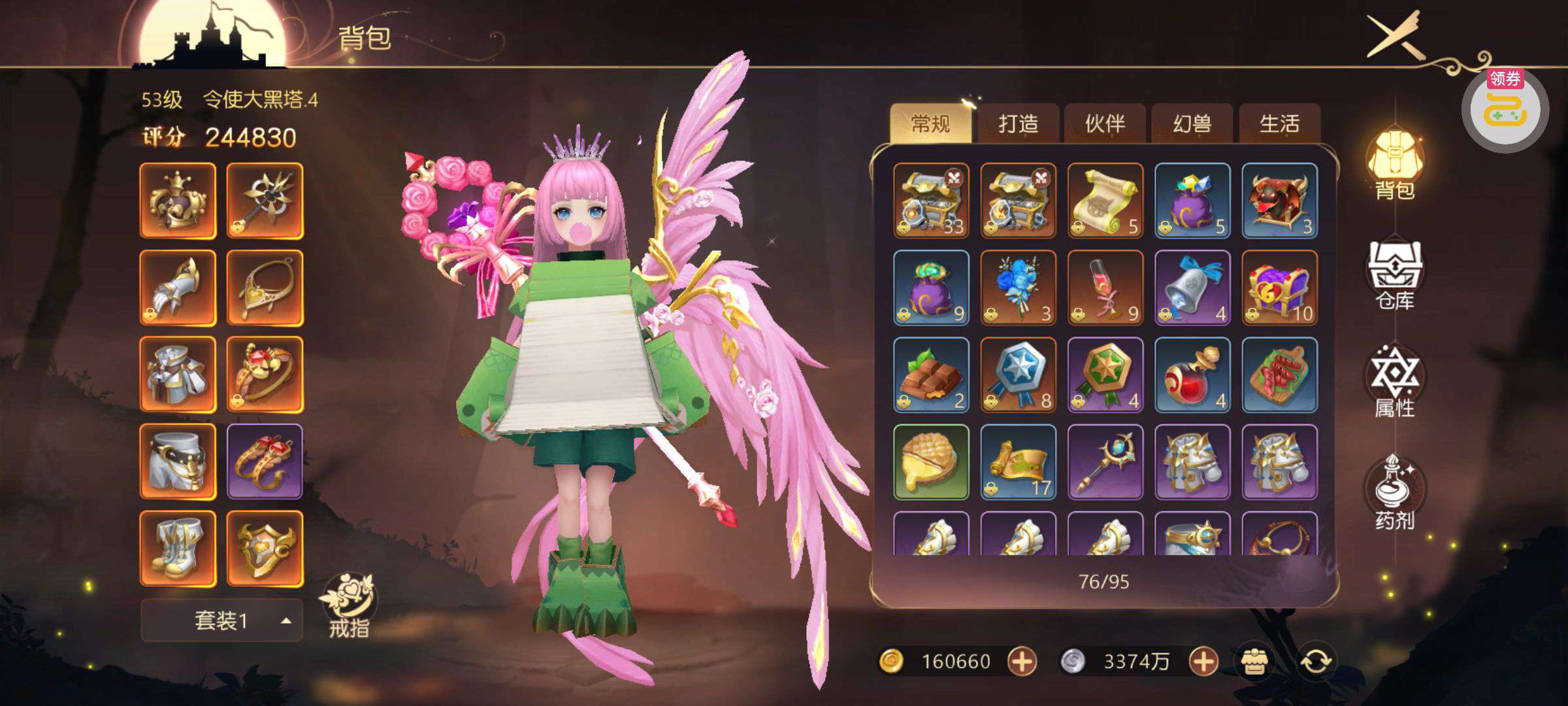Image resolution: width=1568 pixels, height=706 pixels.
Task: Add more silver coins with plus button
Action: [x=1203, y=662]
